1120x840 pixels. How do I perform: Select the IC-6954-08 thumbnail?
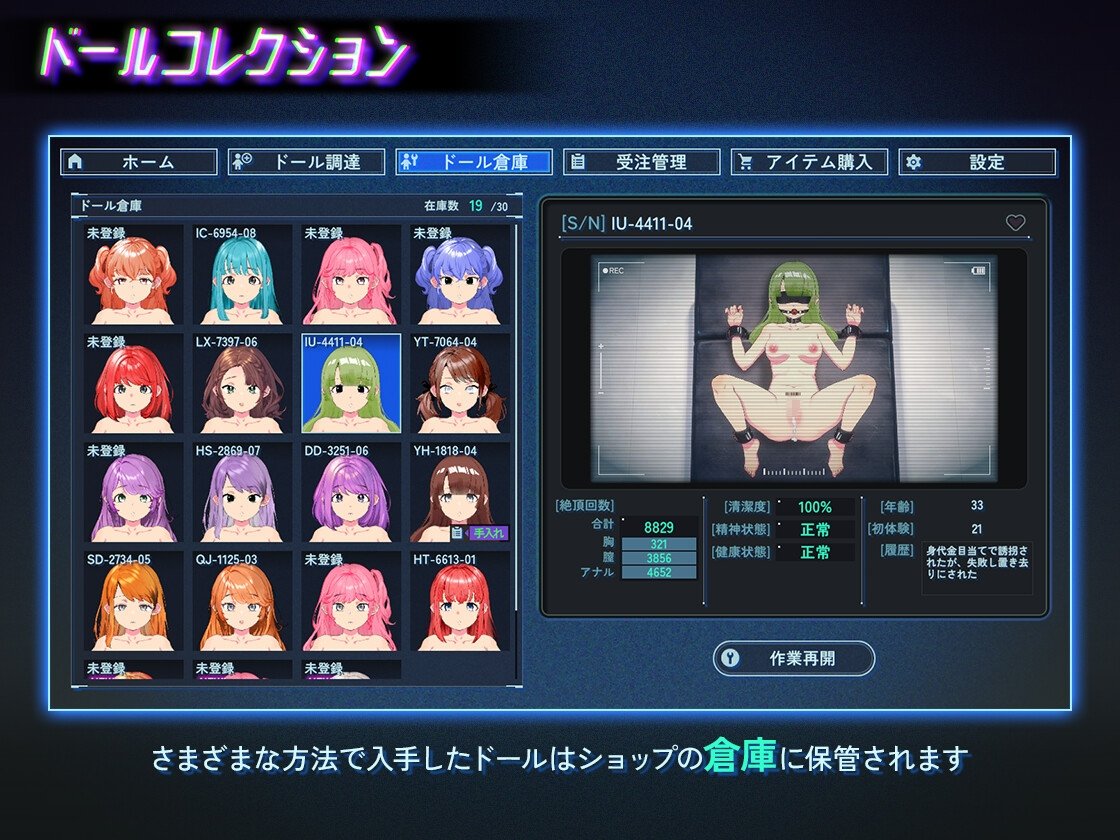(x=243, y=276)
